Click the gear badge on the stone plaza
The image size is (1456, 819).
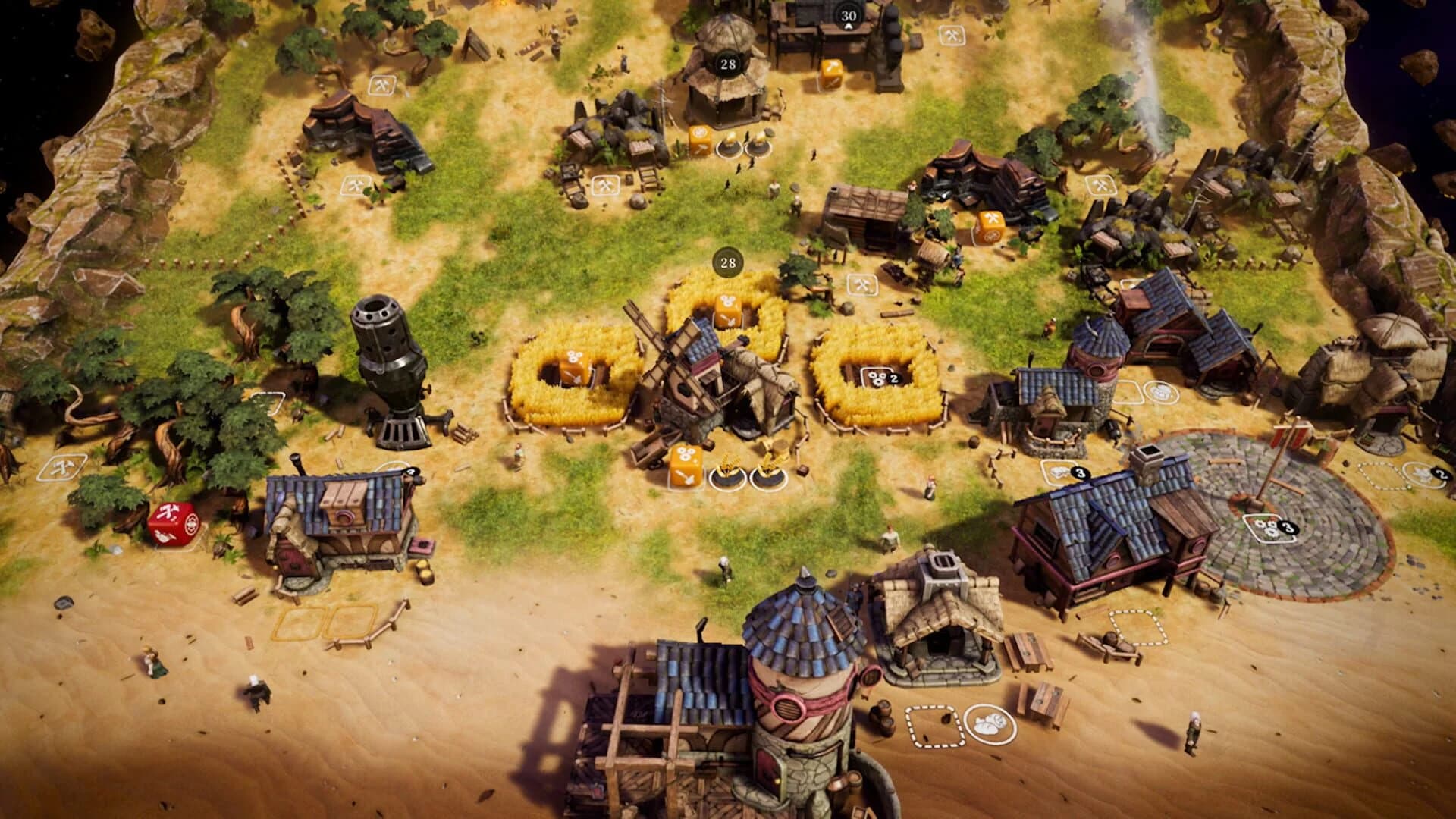1269,529
